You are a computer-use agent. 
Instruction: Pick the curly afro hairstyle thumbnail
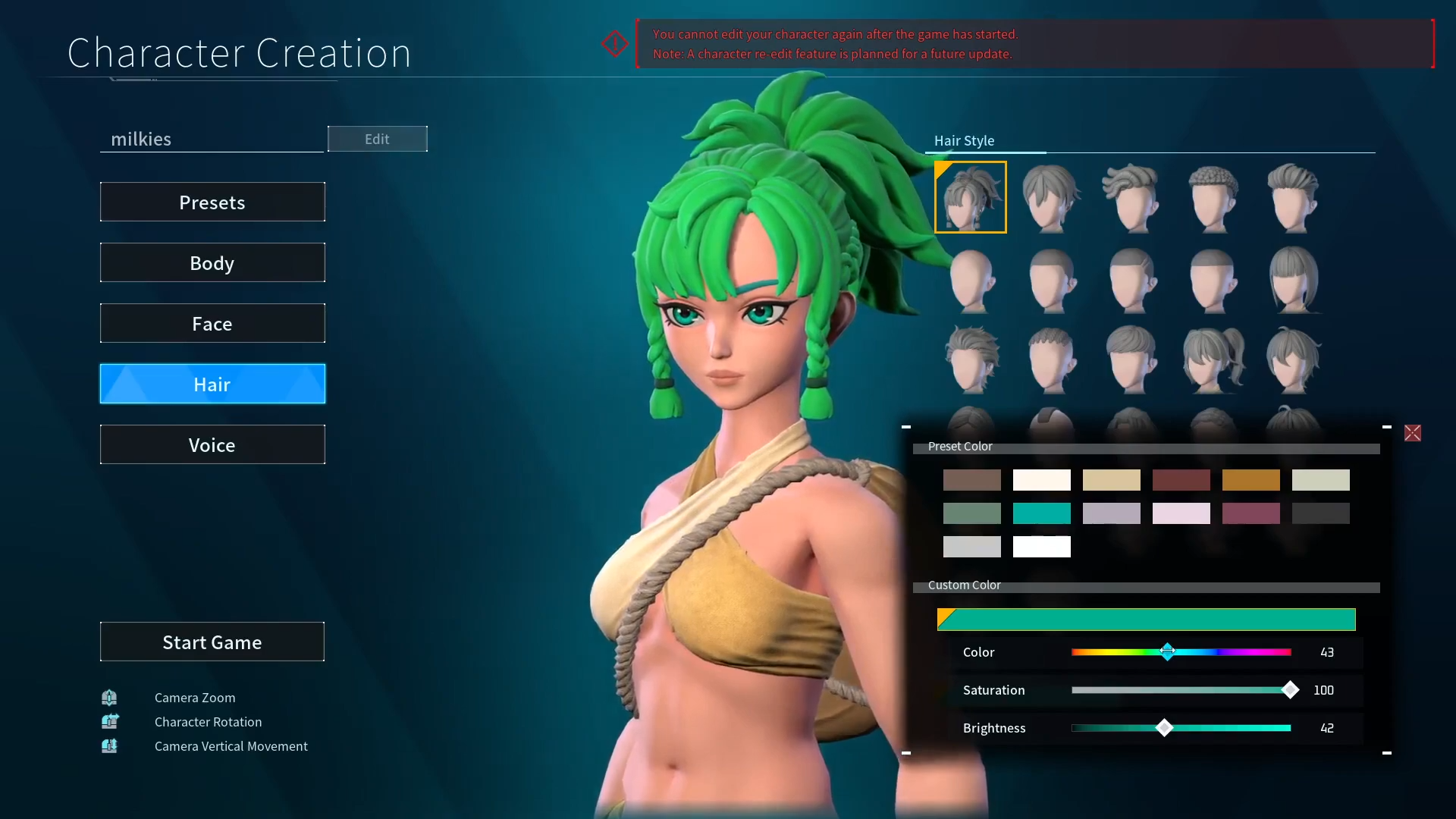click(x=1211, y=197)
